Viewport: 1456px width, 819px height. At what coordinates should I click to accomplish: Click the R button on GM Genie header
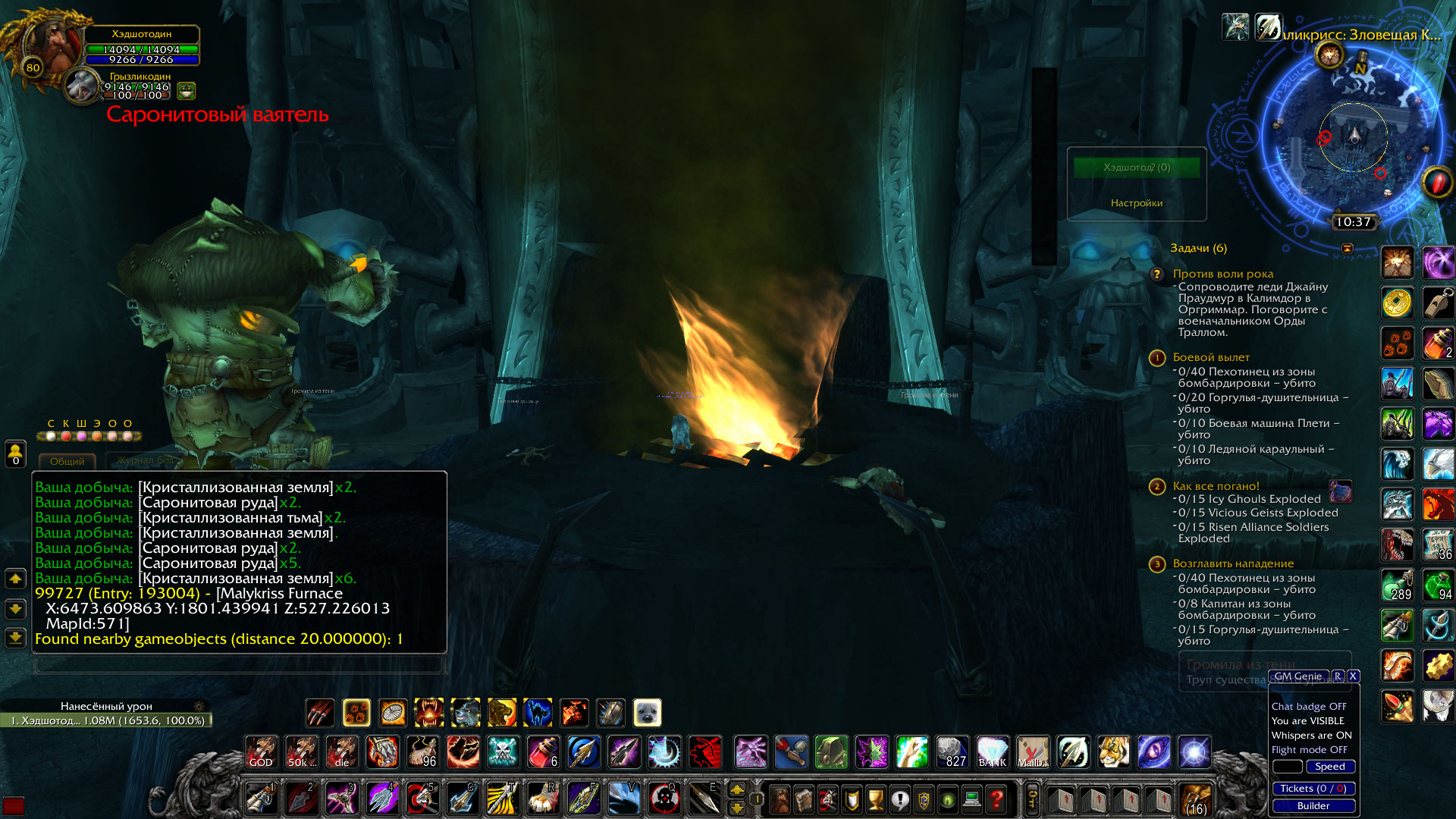(1339, 676)
